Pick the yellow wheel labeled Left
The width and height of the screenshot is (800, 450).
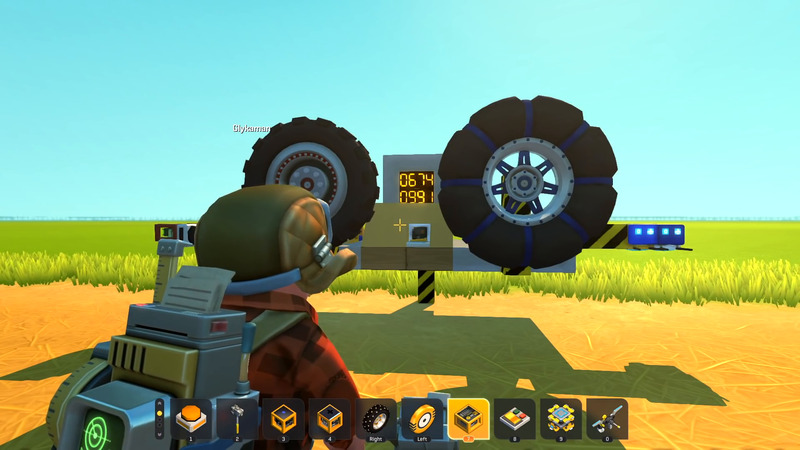point(421,419)
